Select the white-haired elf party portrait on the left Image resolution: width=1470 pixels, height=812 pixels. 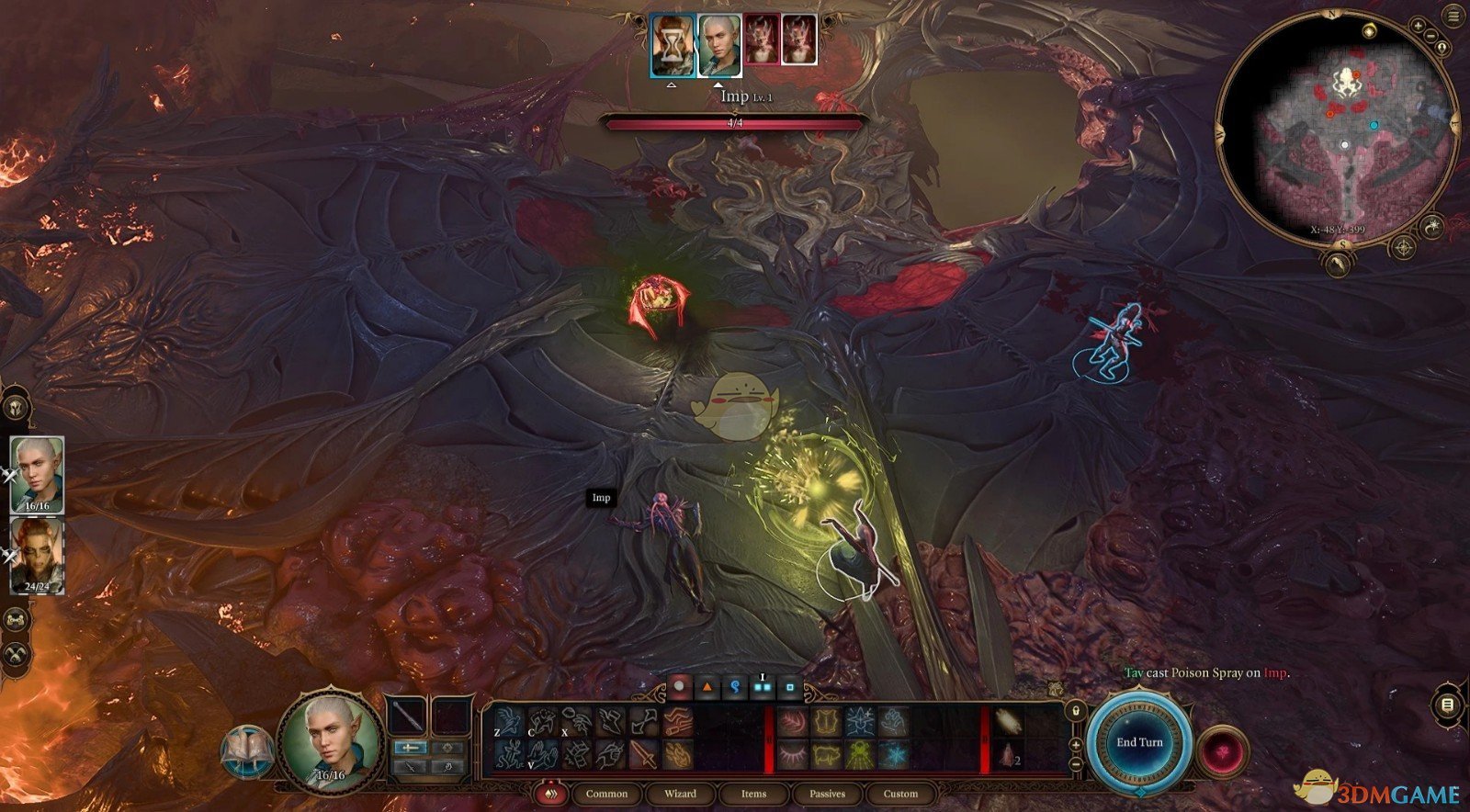tap(38, 474)
